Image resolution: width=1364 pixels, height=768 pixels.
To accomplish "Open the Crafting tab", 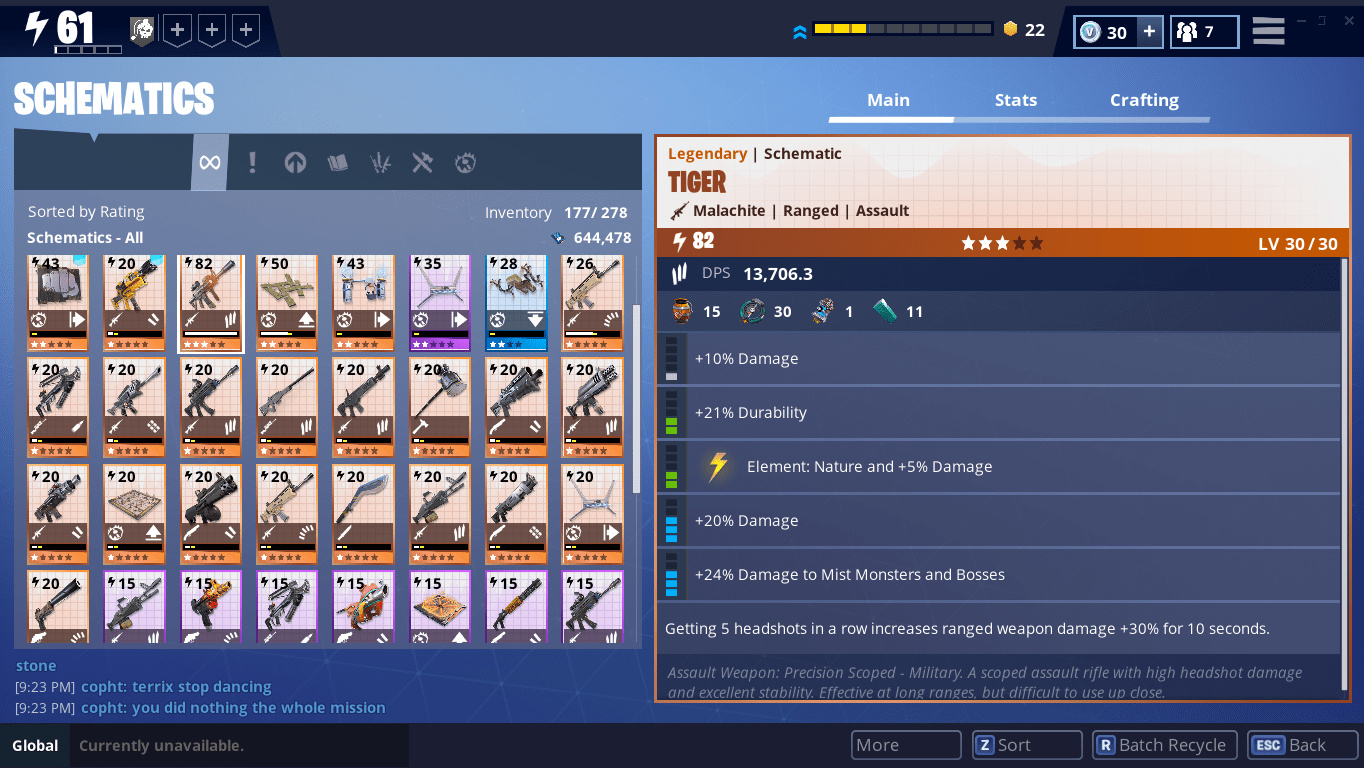I will point(1144,100).
